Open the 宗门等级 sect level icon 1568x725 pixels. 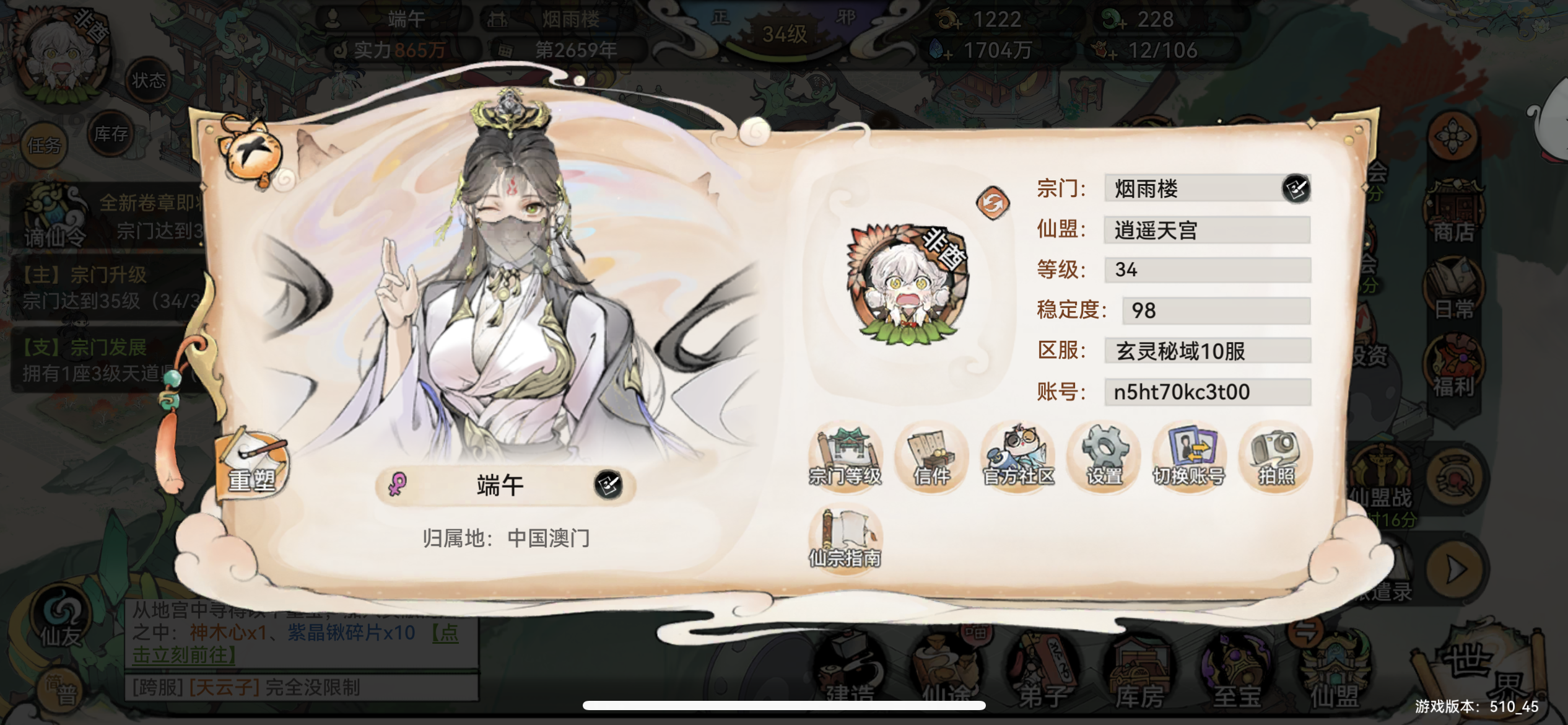pyautogui.click(x=845, y=457)
